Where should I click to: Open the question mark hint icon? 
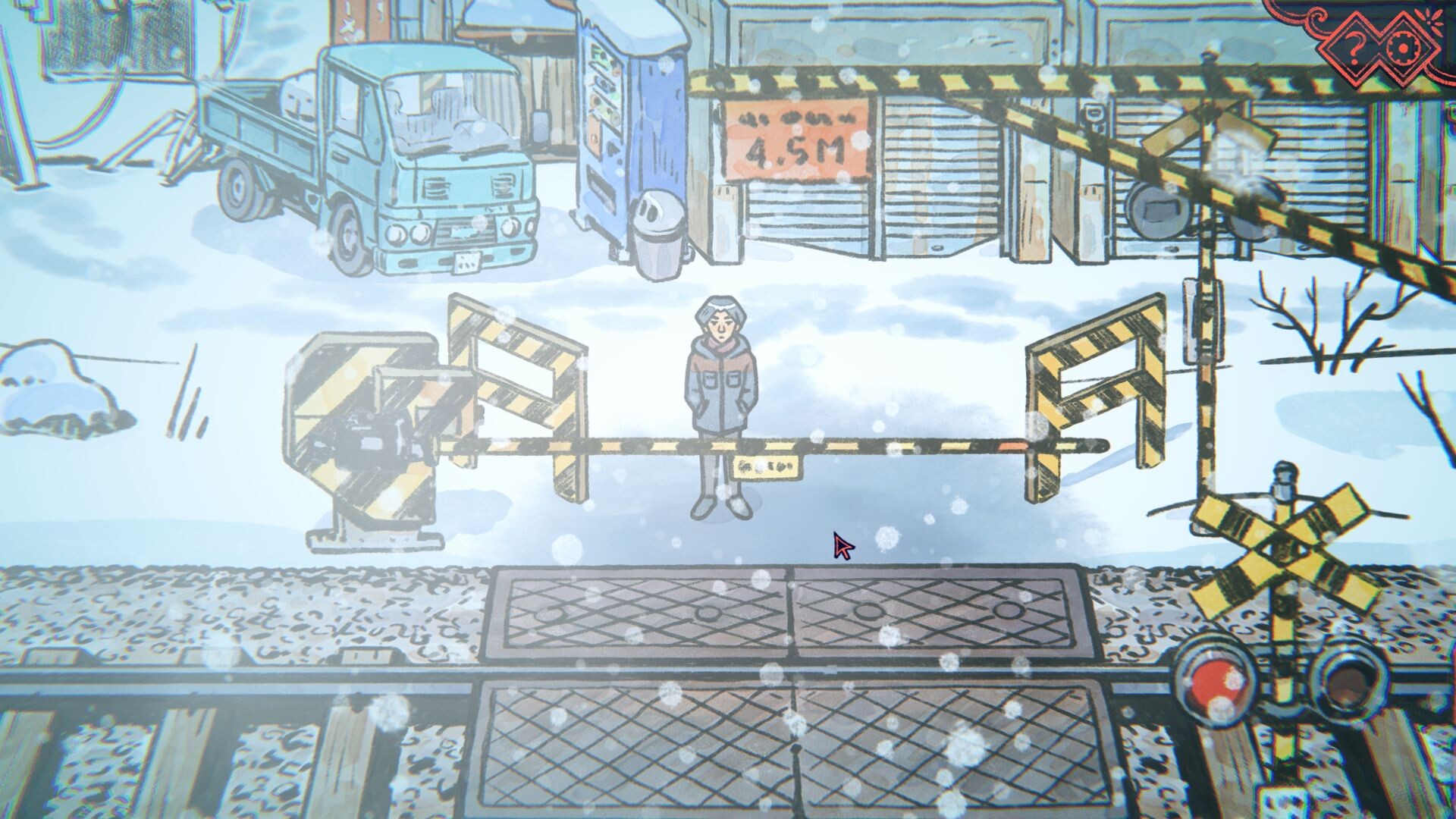pos(1357,47)
